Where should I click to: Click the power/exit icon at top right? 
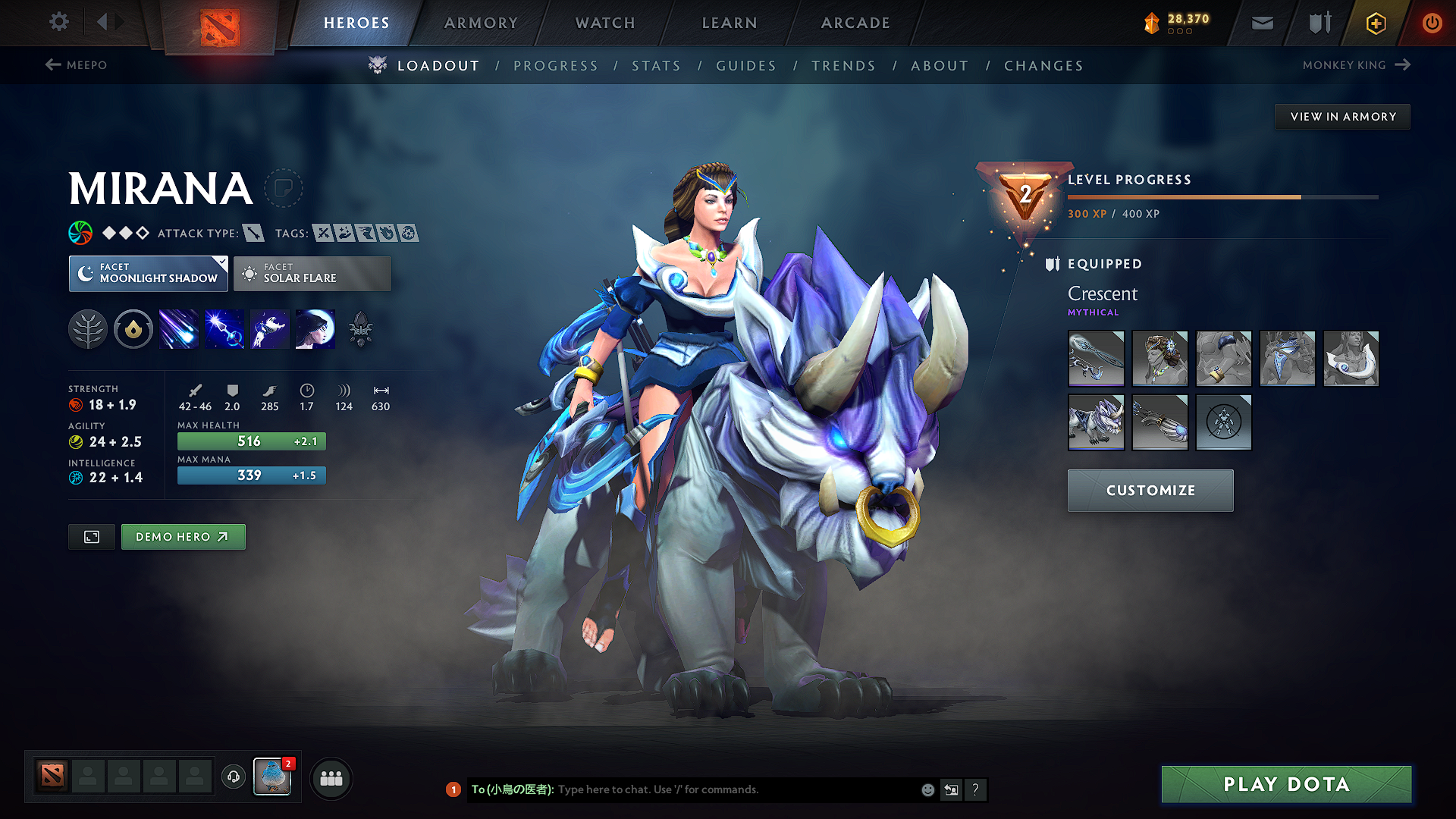pos(1432,23)
